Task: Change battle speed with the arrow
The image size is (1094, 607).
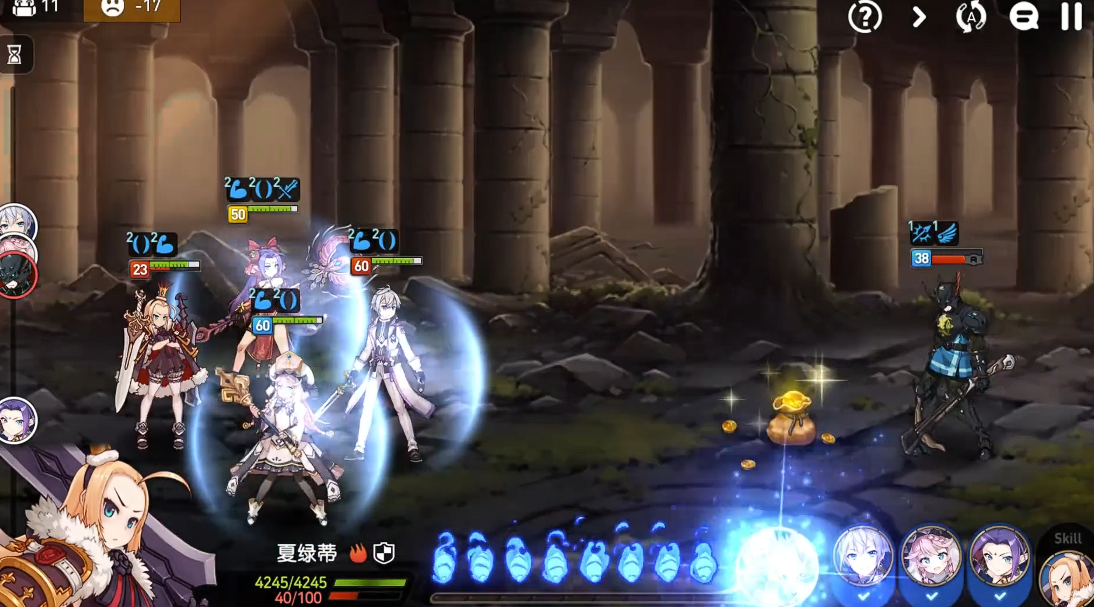Action: pos(919,16)
